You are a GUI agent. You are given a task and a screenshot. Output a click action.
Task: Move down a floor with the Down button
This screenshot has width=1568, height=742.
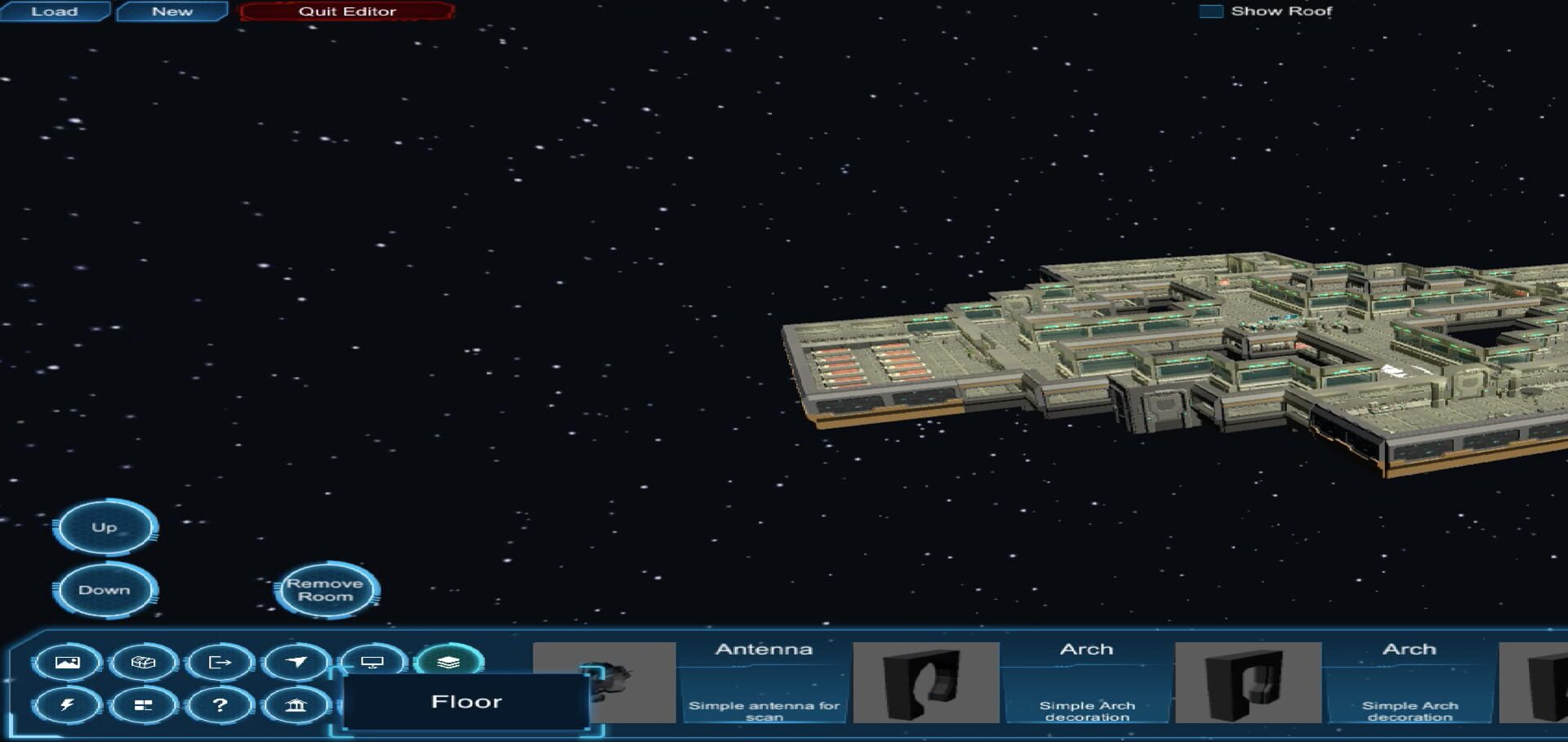[x=104, y=588]
